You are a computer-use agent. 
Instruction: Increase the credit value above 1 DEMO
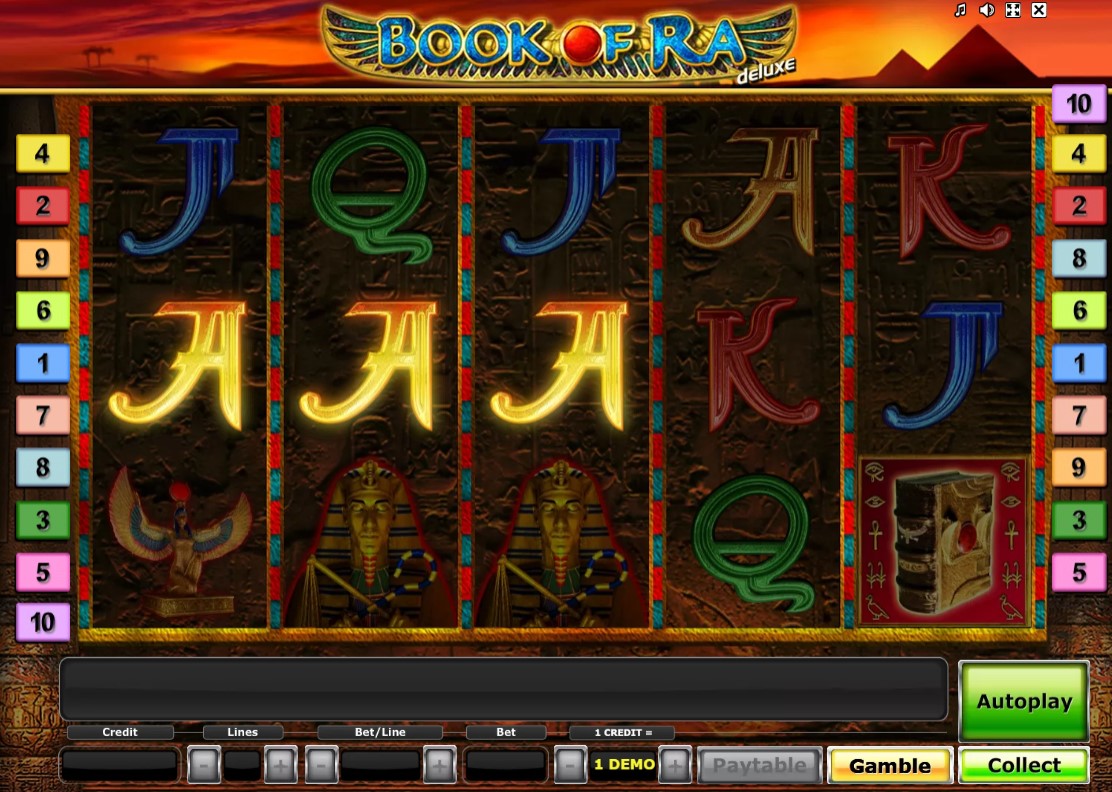click(x=675, y=766)
